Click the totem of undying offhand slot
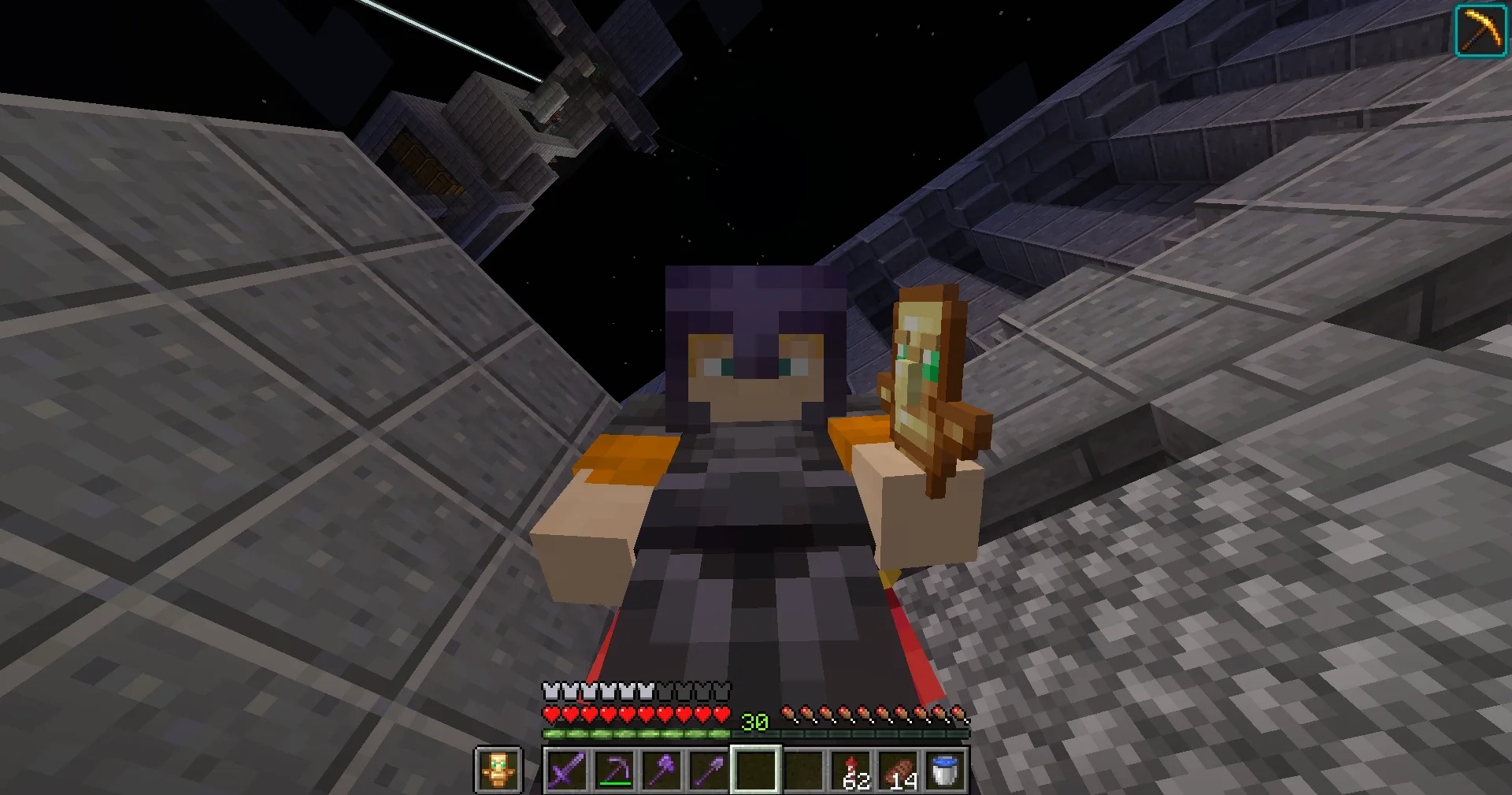This screenshot has height=795, width=1512. (x=498, y=770)
